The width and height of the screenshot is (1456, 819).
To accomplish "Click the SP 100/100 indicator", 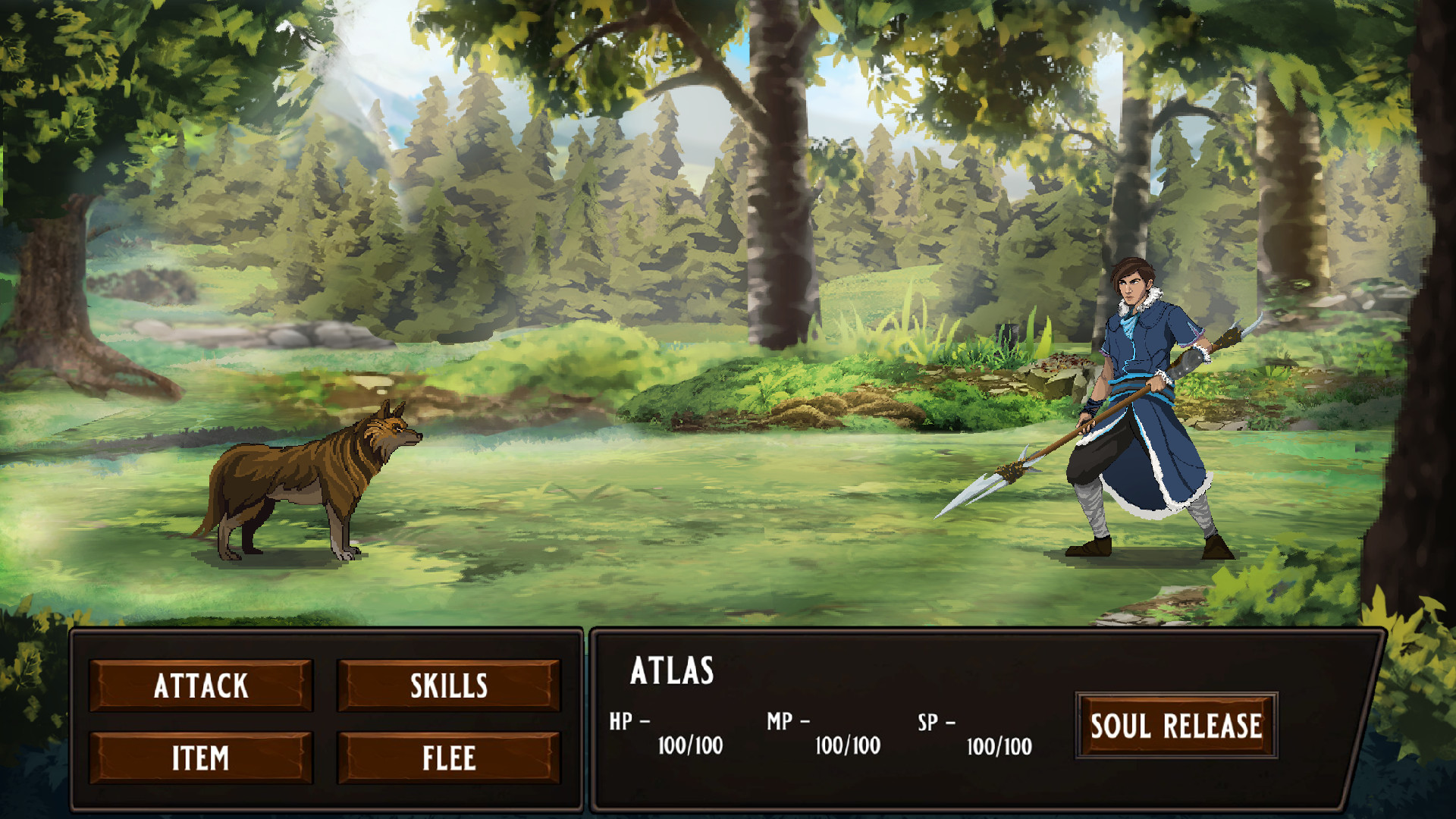I will click(997, 745).
